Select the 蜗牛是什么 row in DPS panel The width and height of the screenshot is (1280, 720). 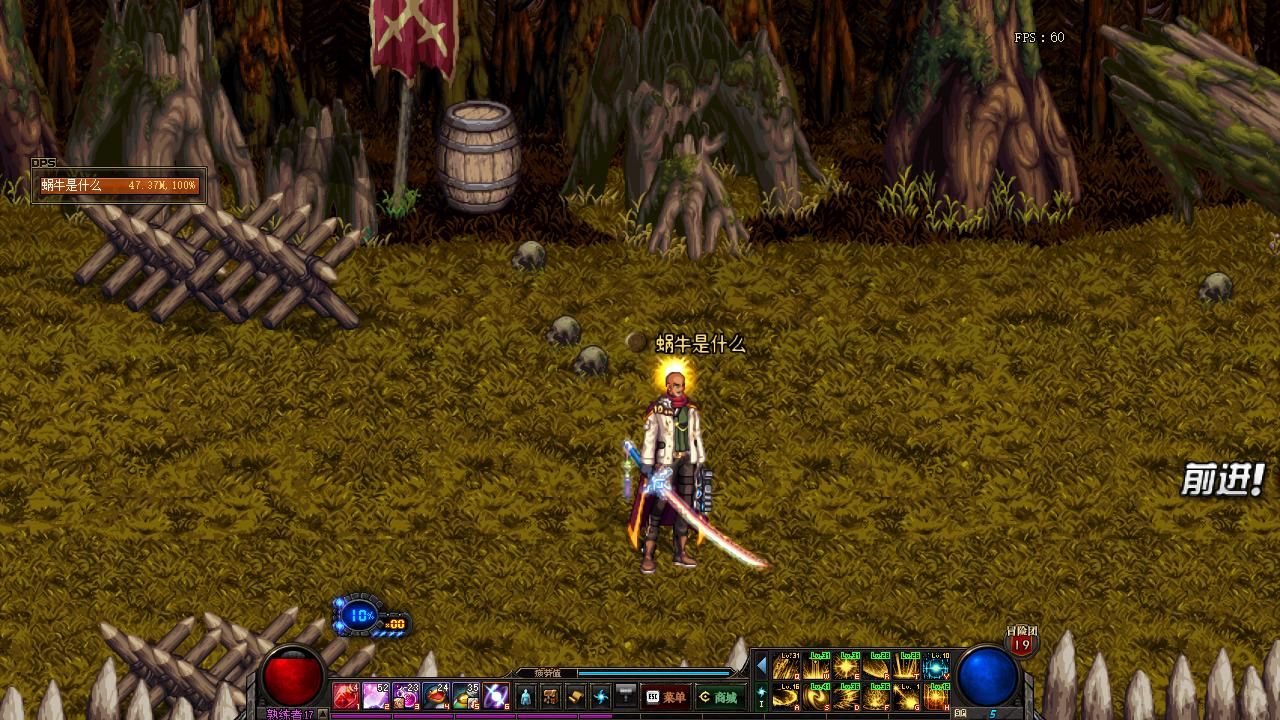click(x=119, y=186)
